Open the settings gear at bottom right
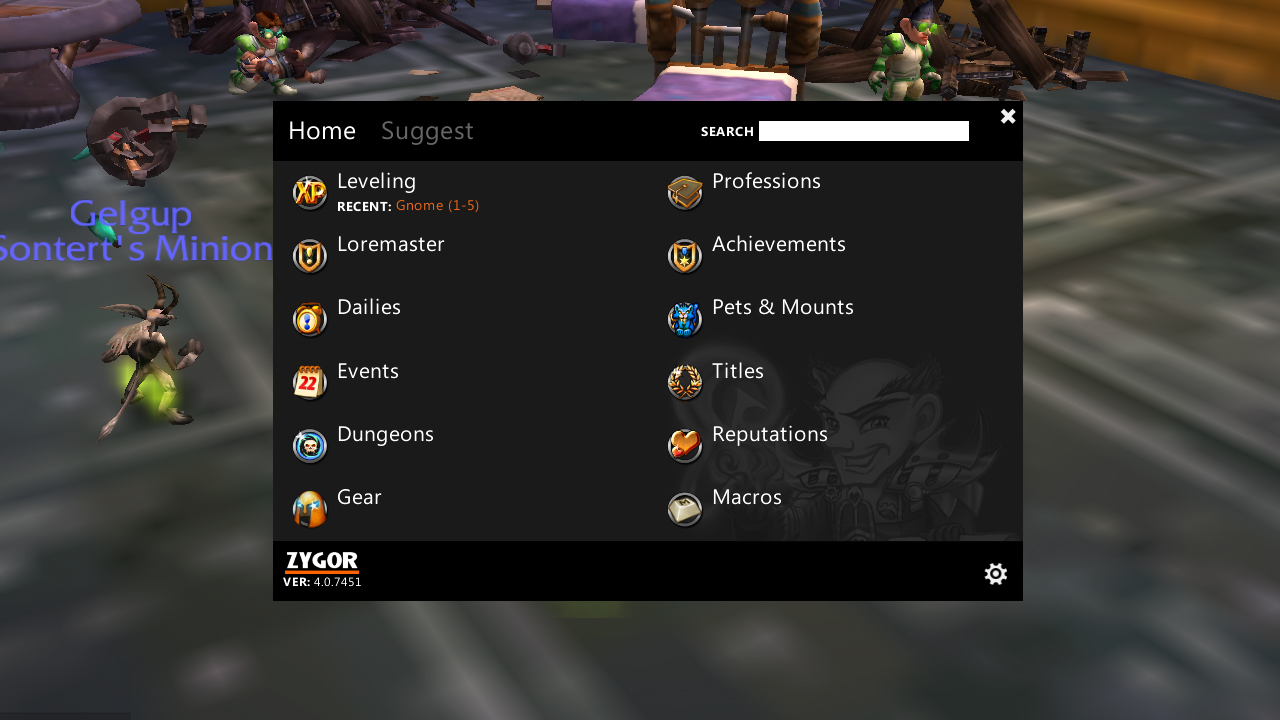Screen dimensions: 1280x720 pyautogui.click(x=995, y=573)
